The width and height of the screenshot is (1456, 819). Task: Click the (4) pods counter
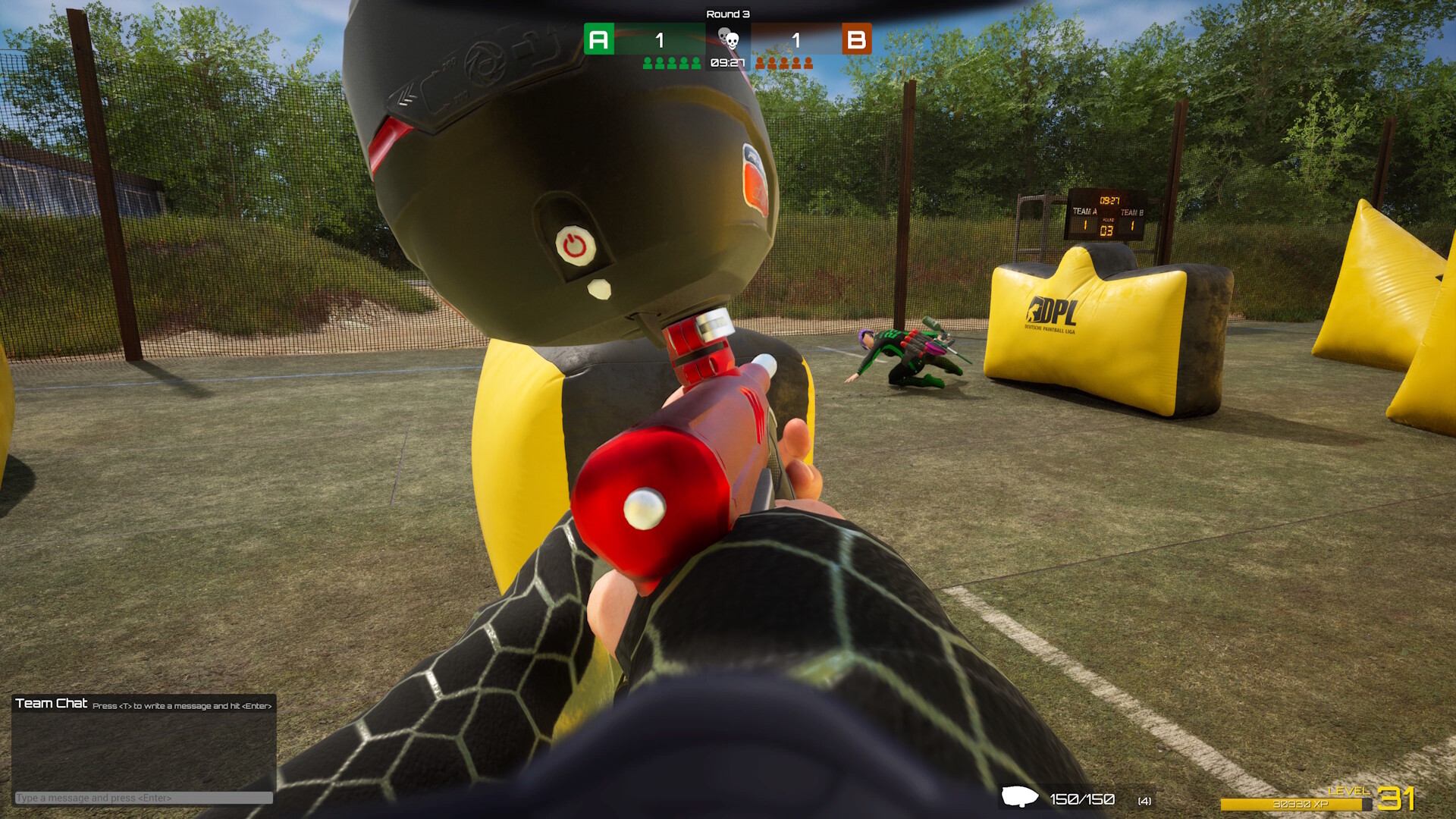[1144, 799]
